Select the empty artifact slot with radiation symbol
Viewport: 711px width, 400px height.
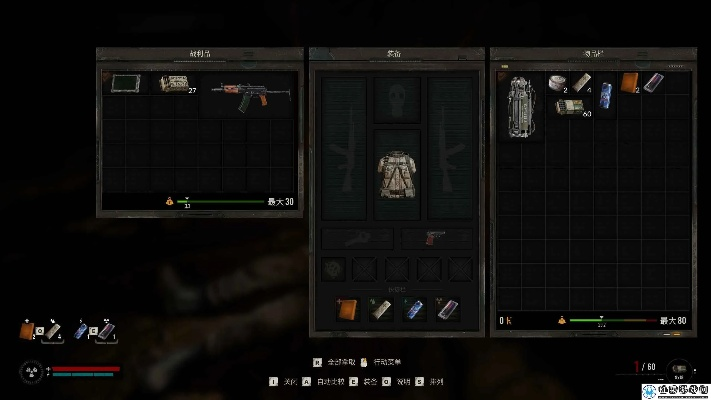coord(334,269)
